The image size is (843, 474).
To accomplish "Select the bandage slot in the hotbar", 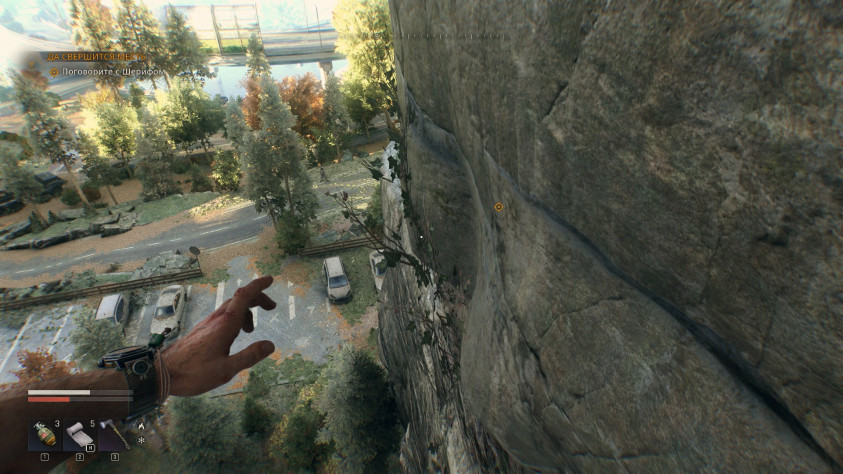I will coord(80,435).
